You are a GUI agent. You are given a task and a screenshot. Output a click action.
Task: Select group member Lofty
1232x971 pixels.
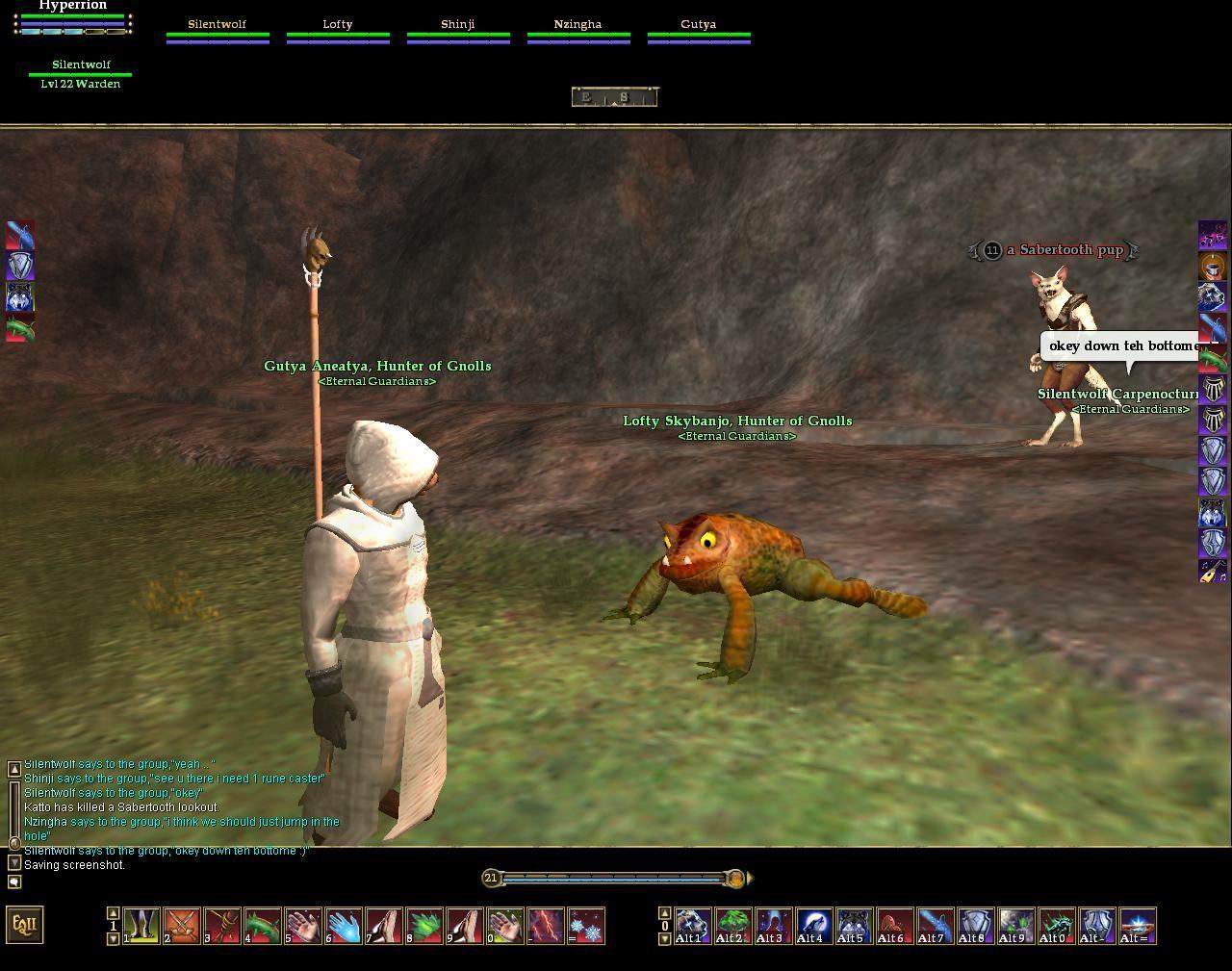coord(338,30)
